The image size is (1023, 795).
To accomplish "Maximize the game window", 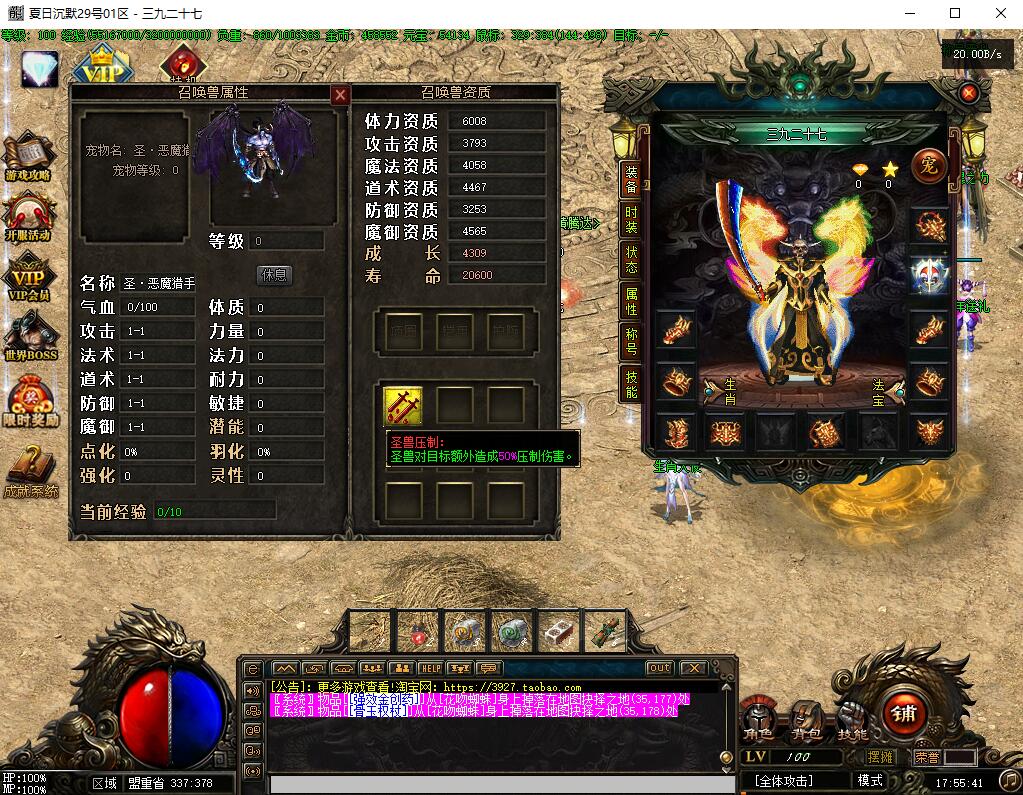I will pyautogui.click(x=954, y=13).
